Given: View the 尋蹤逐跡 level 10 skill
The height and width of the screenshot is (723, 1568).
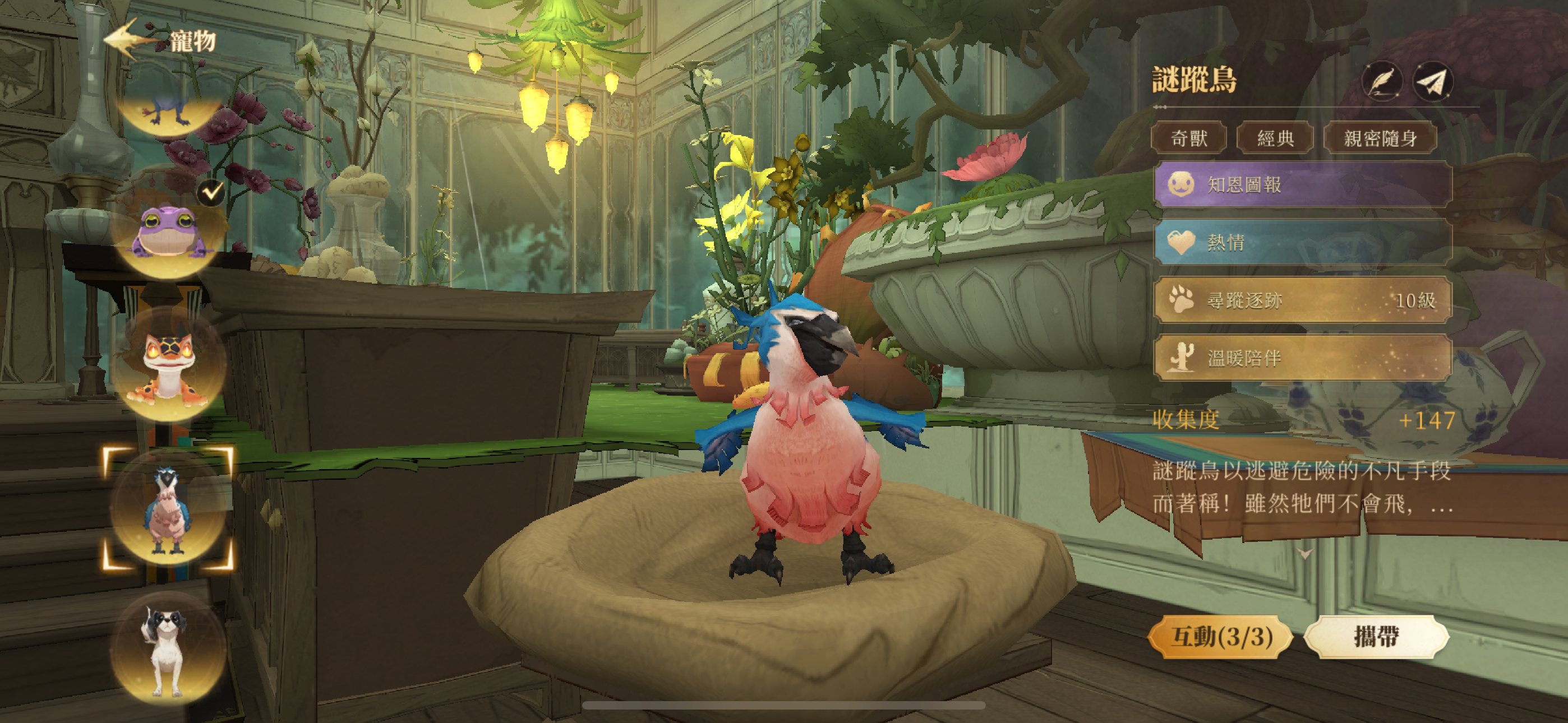Looking at the screenshot, I should [1303, 300].
